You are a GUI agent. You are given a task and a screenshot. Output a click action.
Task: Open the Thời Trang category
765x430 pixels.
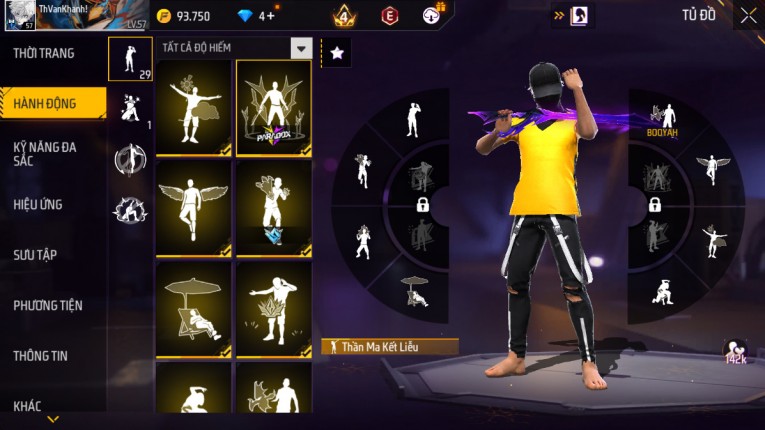pyautogui.click(x=44, y=53)
